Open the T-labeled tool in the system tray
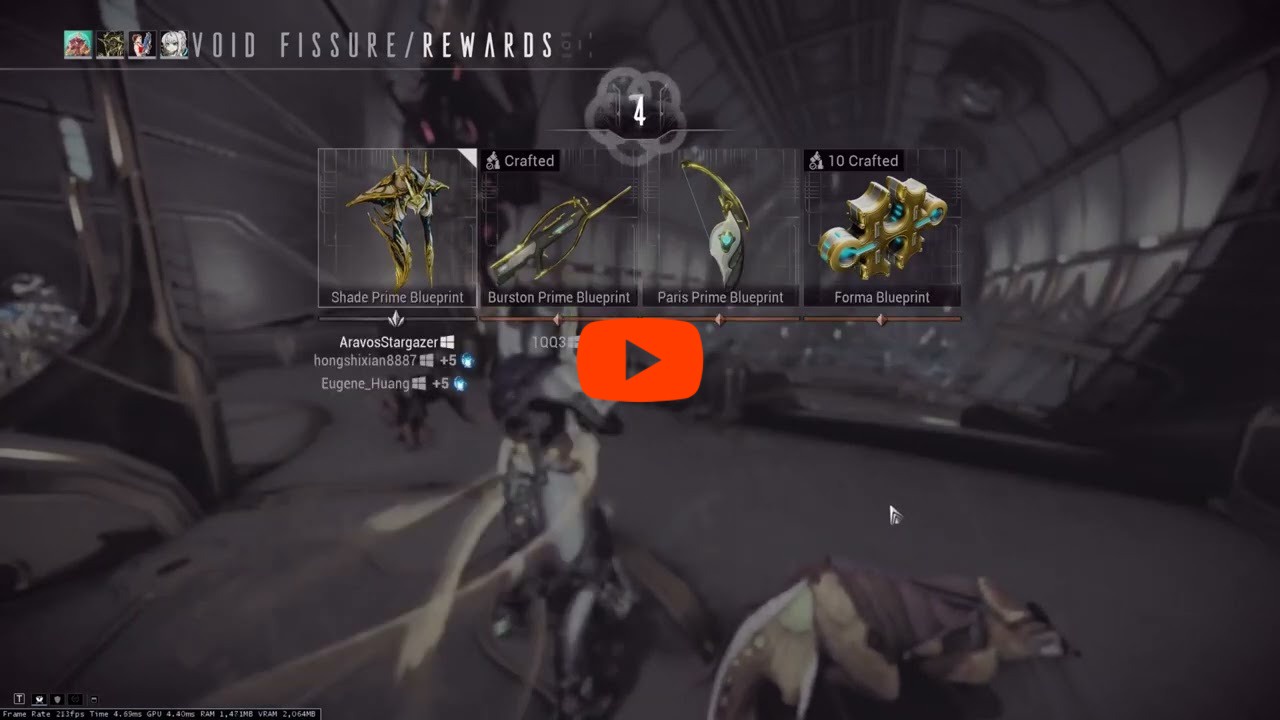This screenshot has height=720, width=1280. [19, 699]
